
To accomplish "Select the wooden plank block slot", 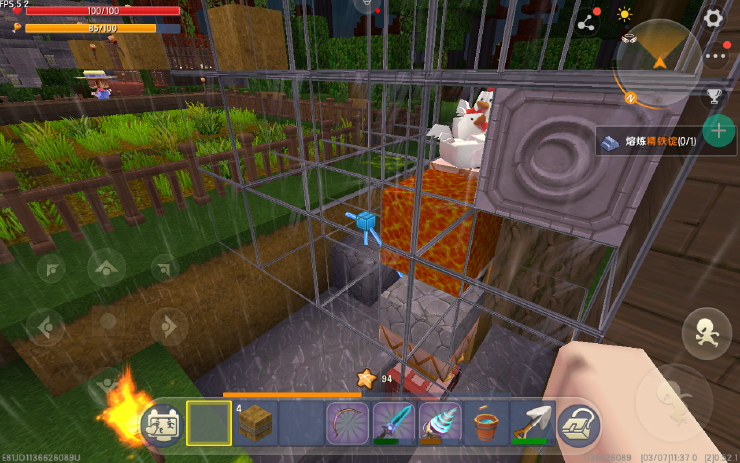I will coord(256,424).
